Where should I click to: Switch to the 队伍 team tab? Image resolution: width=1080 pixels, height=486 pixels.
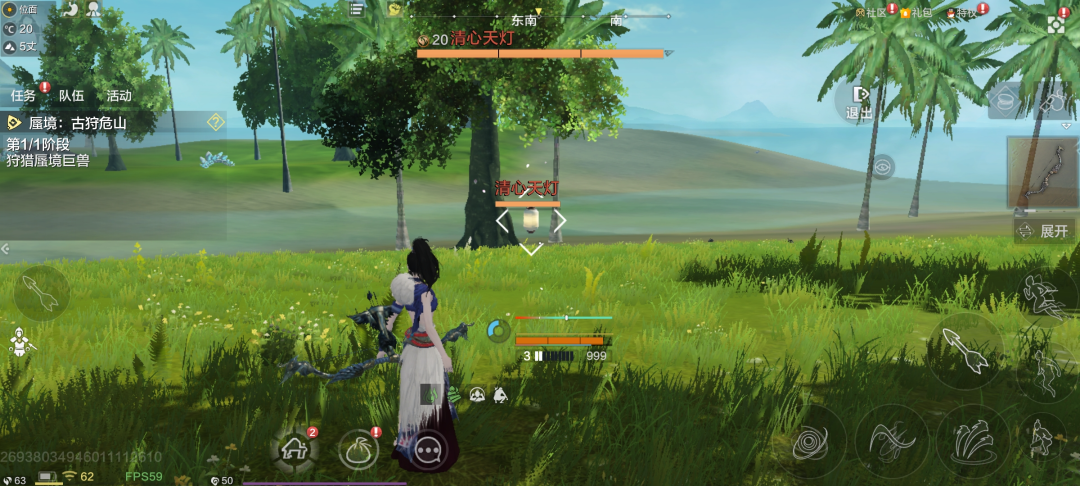tap(71, 95)
